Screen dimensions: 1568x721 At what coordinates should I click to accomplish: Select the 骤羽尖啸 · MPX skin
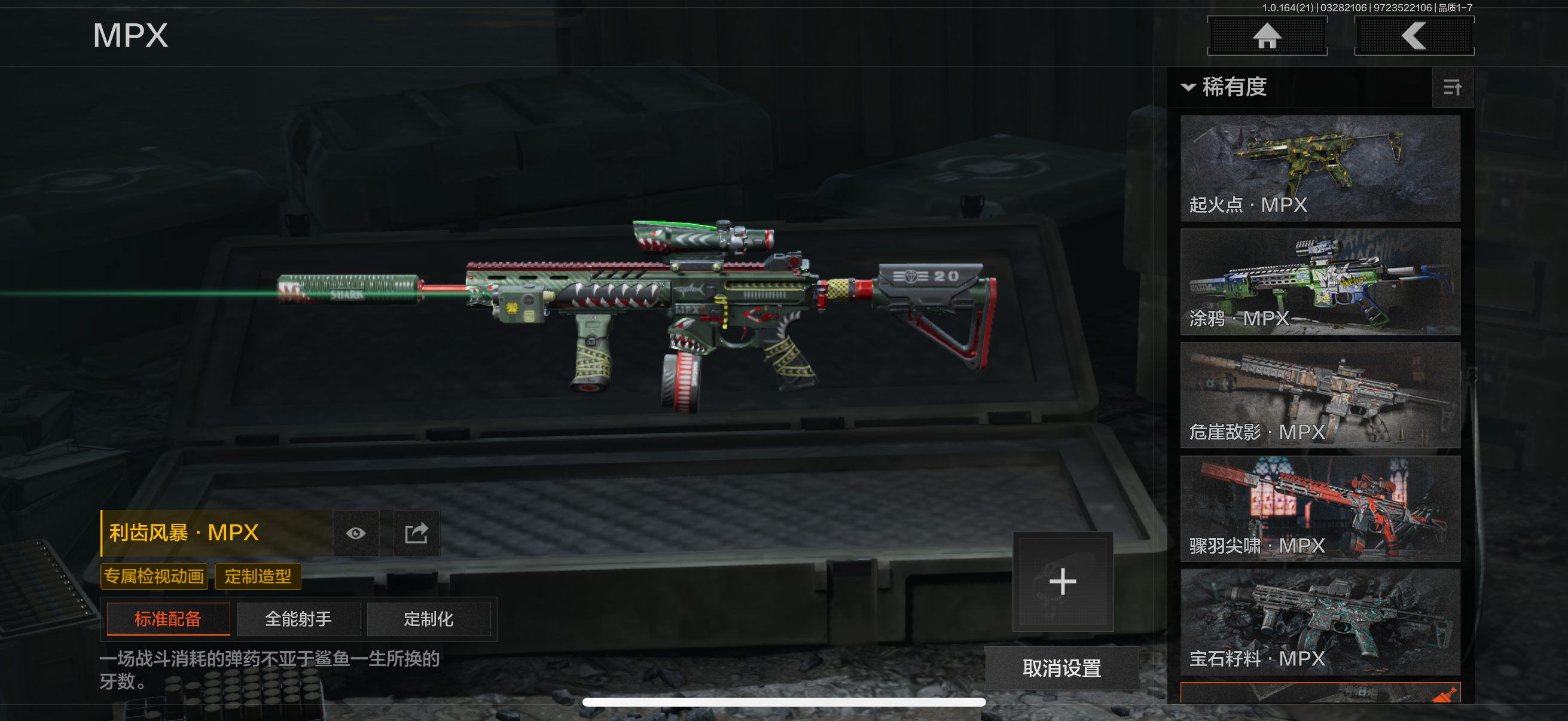1320,509
